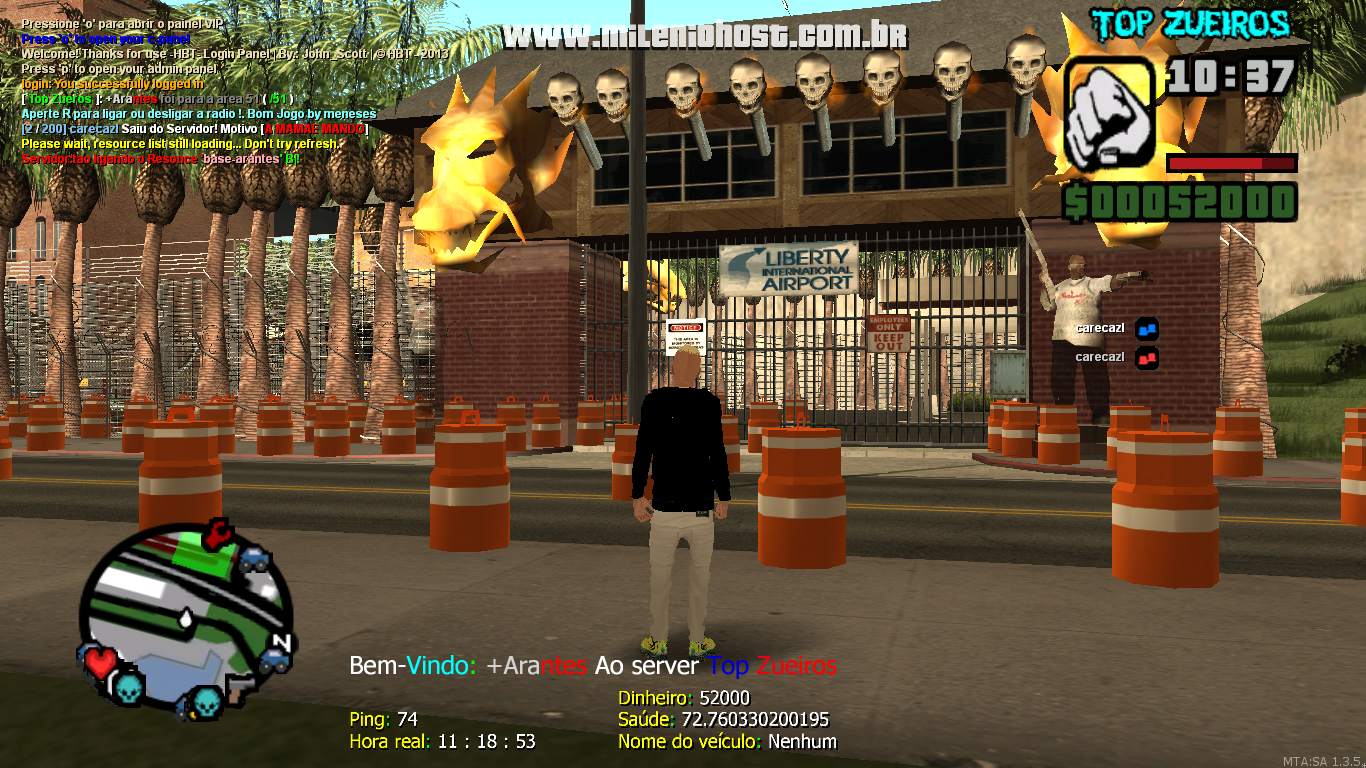The height and width of the screenshot is (768, 1366).
Task: Click the white waypoint drop in radar center
Action: (185, 618)
